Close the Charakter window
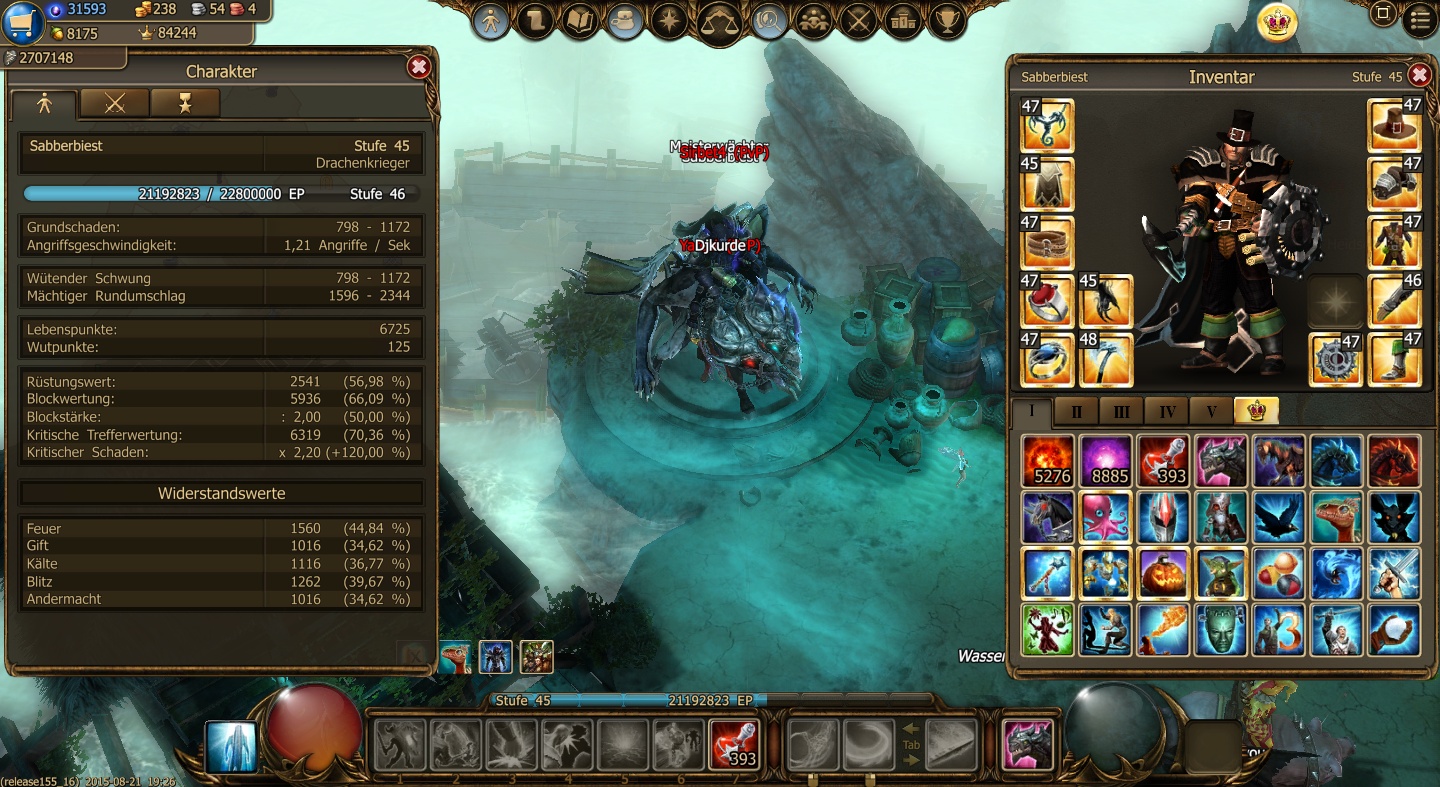This screenshot has height=787, width=1440. 419,67
